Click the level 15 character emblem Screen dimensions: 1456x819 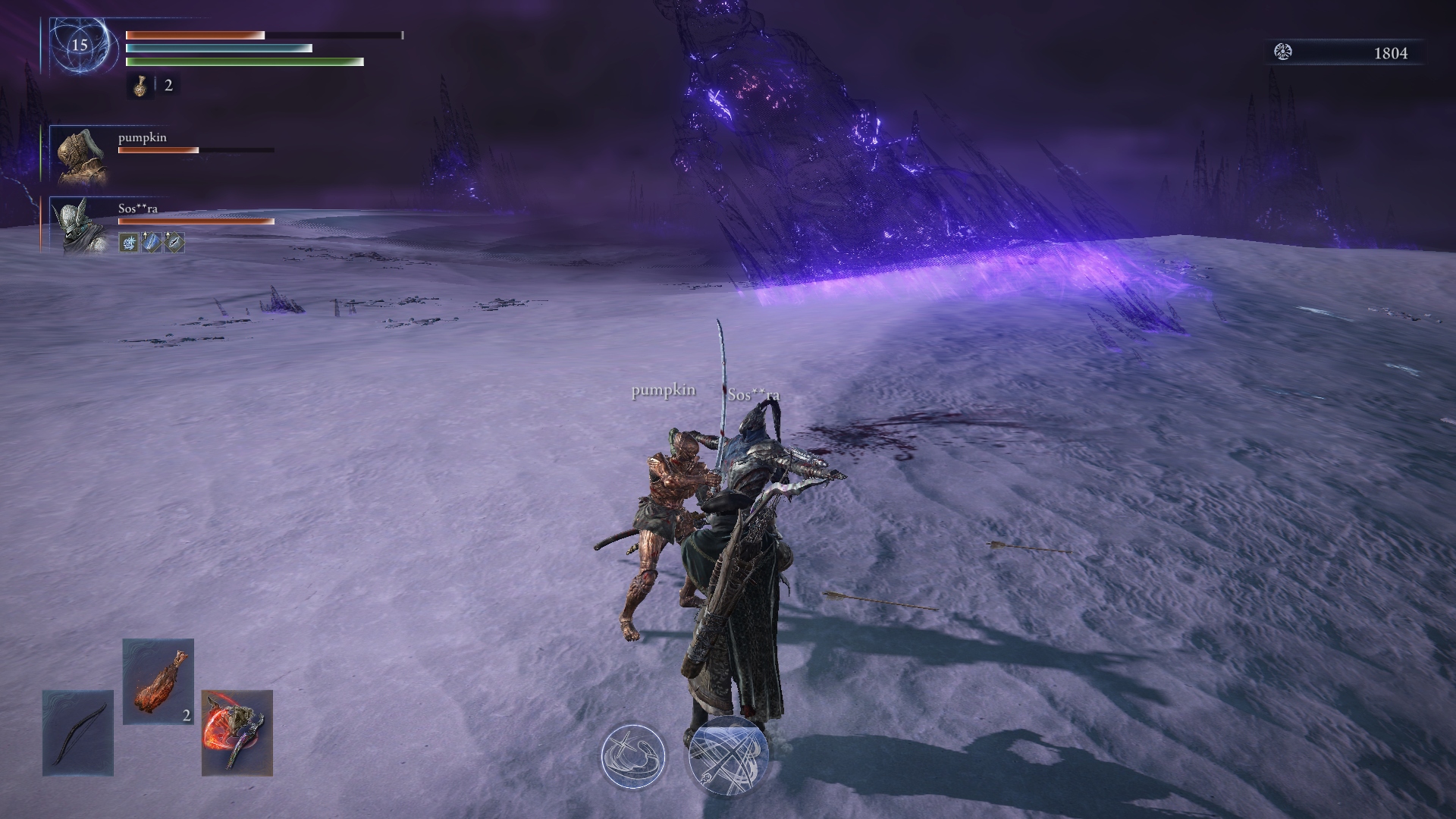80,45
